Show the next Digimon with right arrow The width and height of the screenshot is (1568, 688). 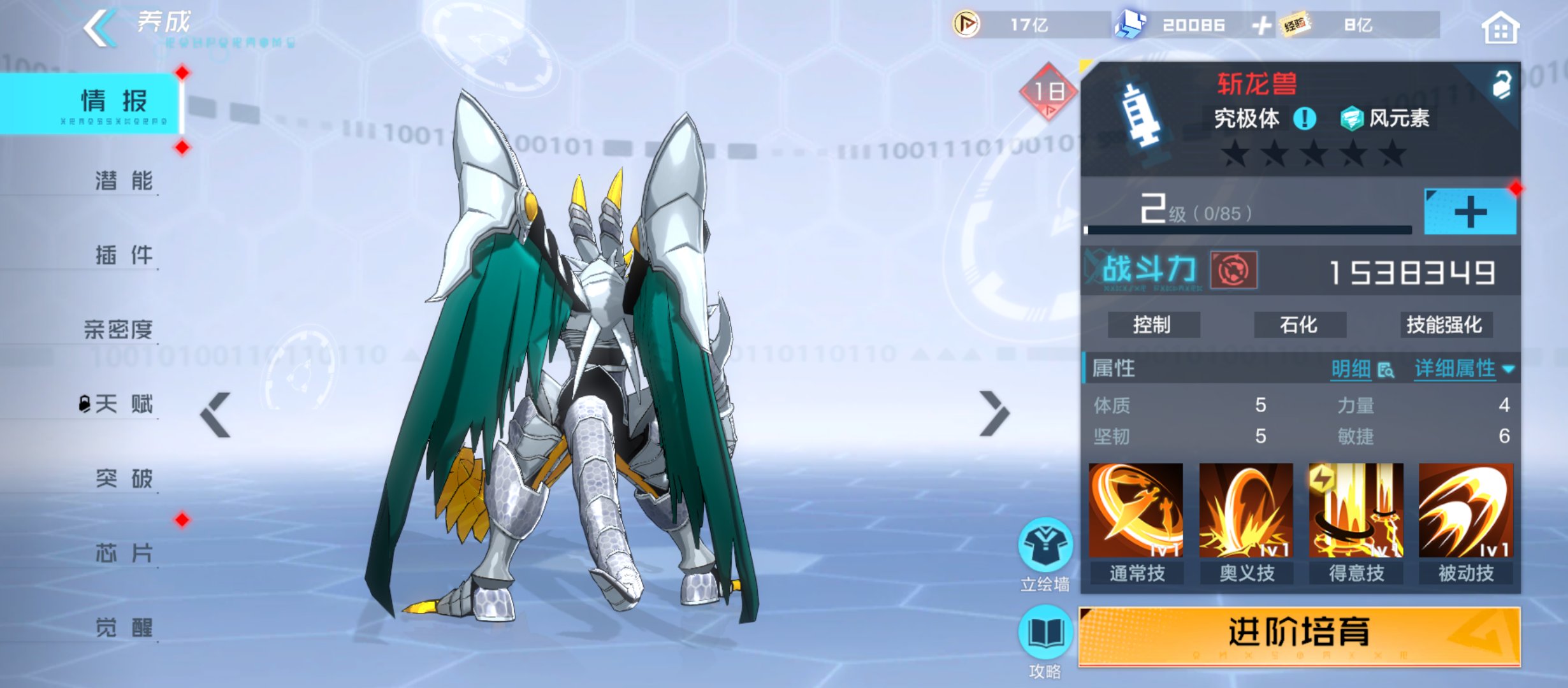click(994, 415)
